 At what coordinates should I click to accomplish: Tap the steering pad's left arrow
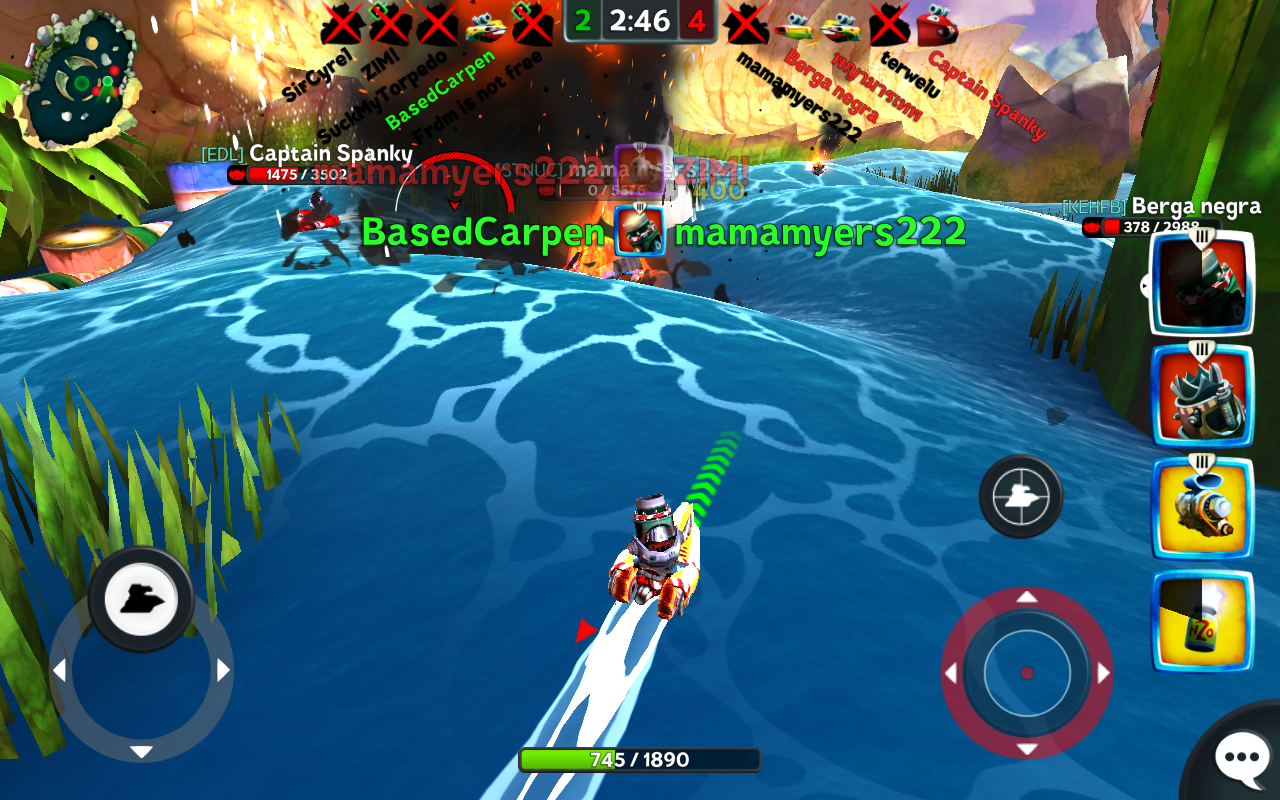(x=59, y=670)
